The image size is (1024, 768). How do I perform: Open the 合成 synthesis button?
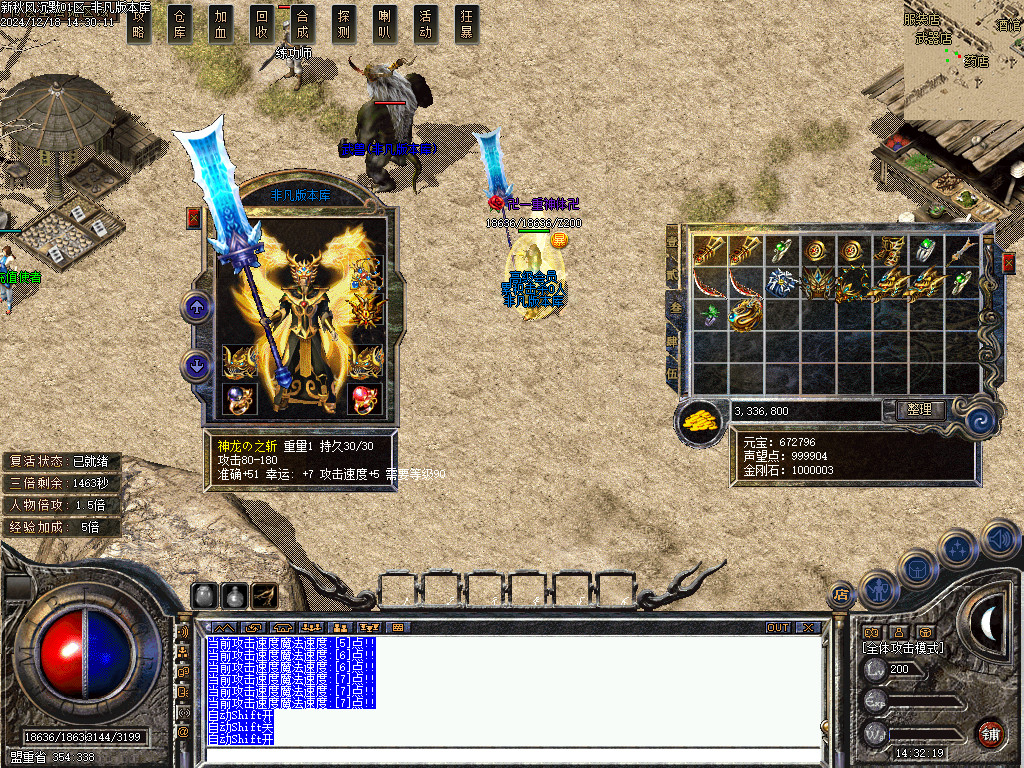coord(303,24)
